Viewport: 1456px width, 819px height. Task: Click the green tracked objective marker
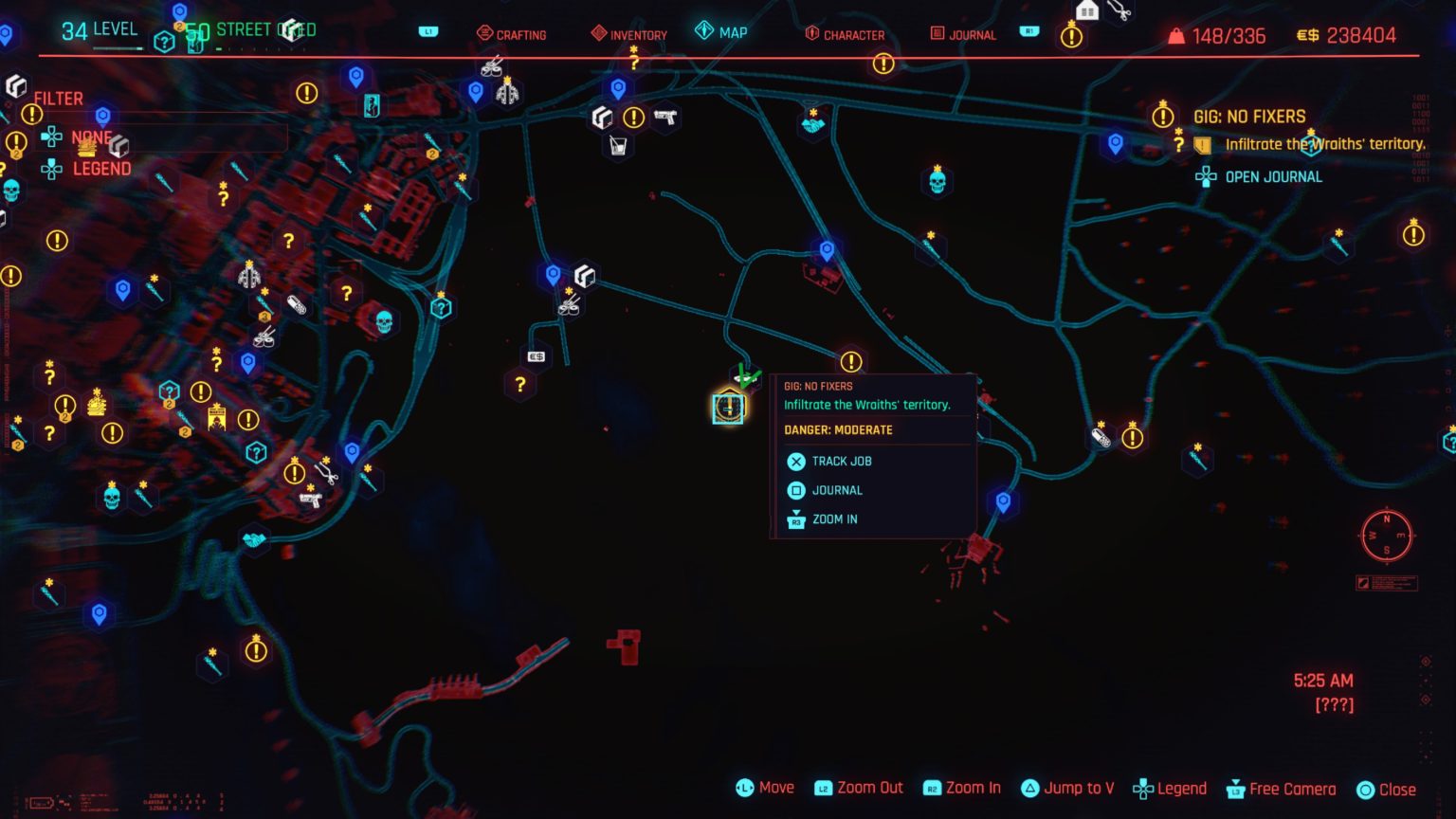(747, 373)
